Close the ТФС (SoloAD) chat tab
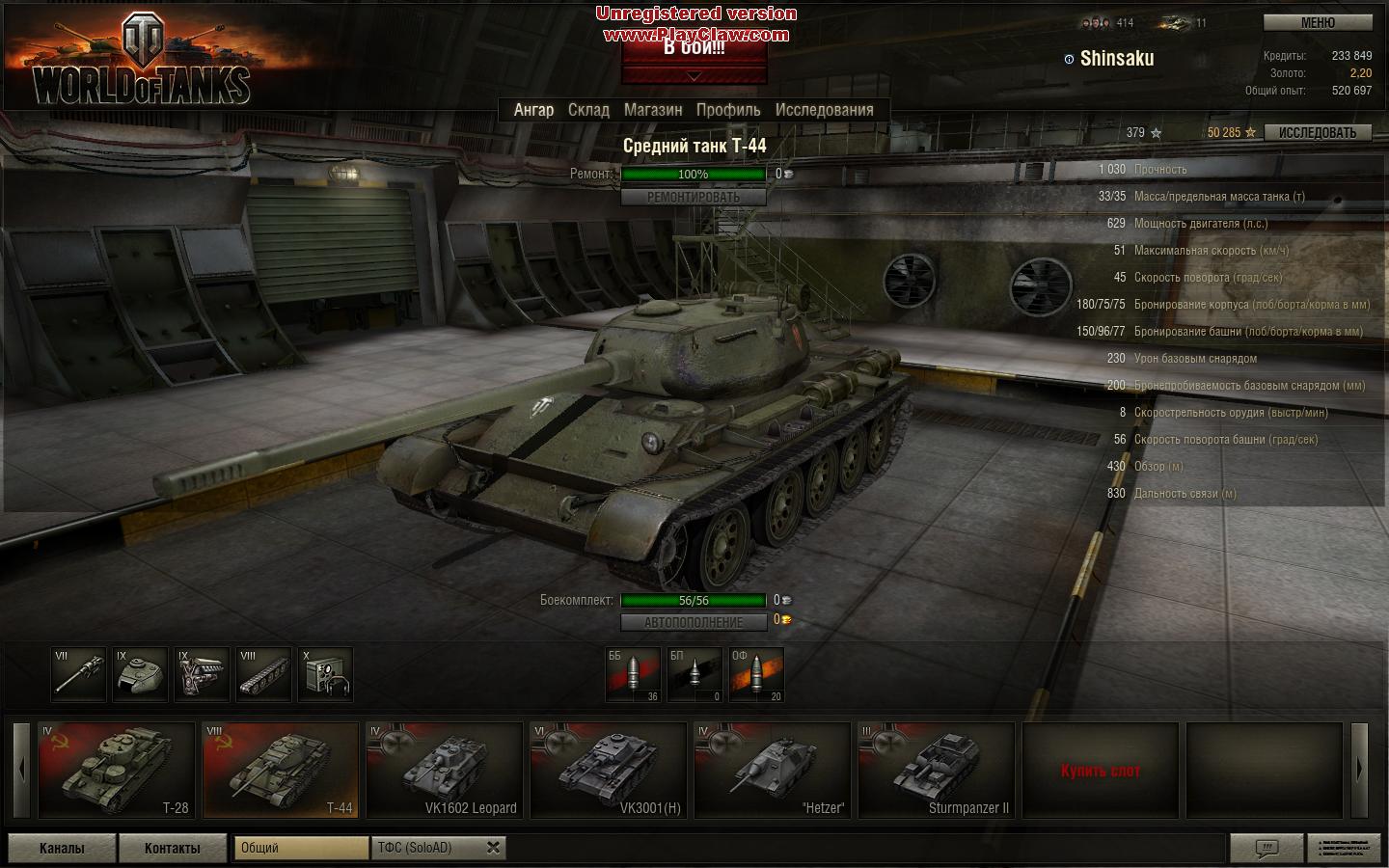Viewport: 1389px width, 868px height. tap(493, 848)
